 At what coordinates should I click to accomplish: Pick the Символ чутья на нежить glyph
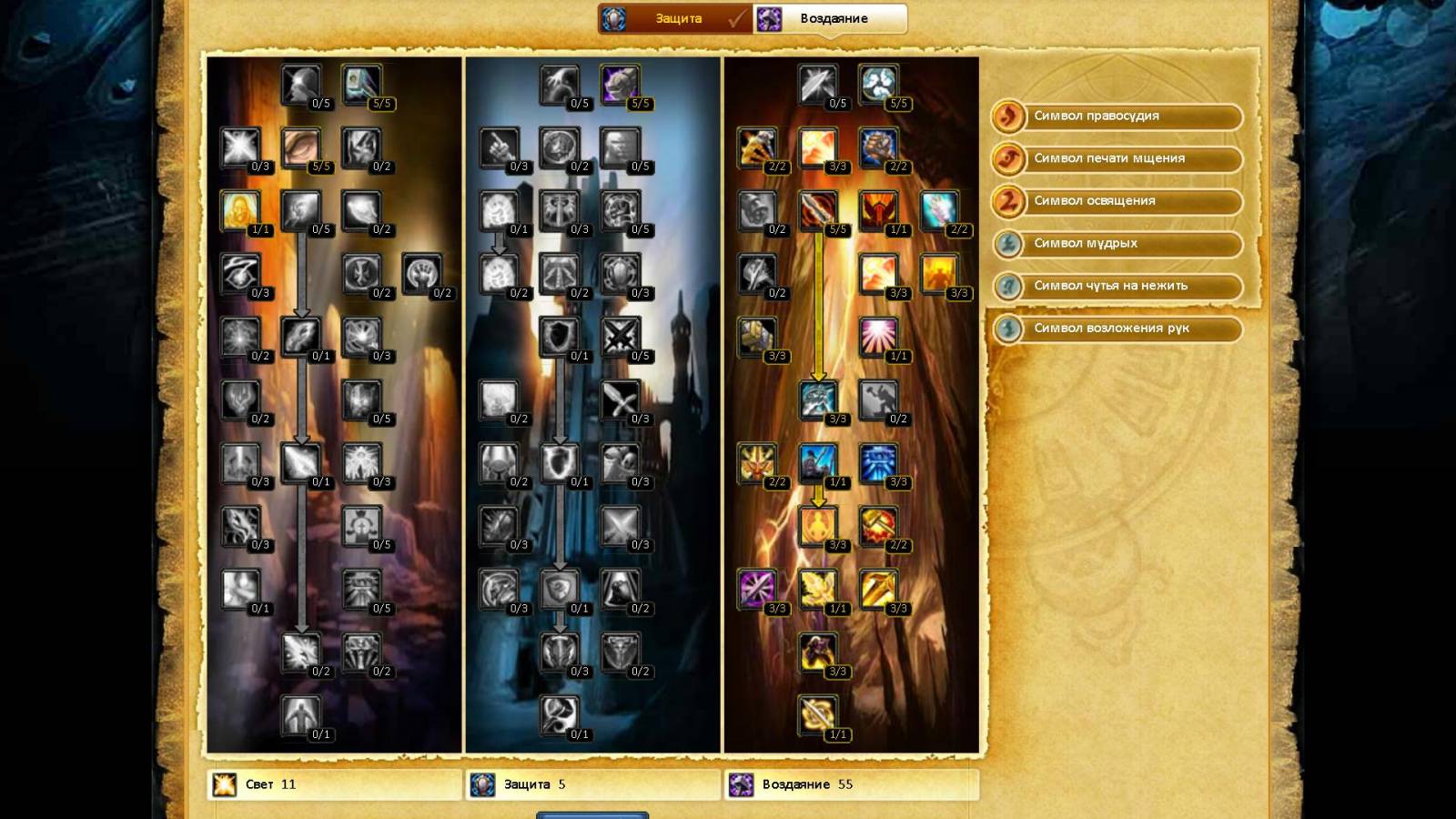1117,286
